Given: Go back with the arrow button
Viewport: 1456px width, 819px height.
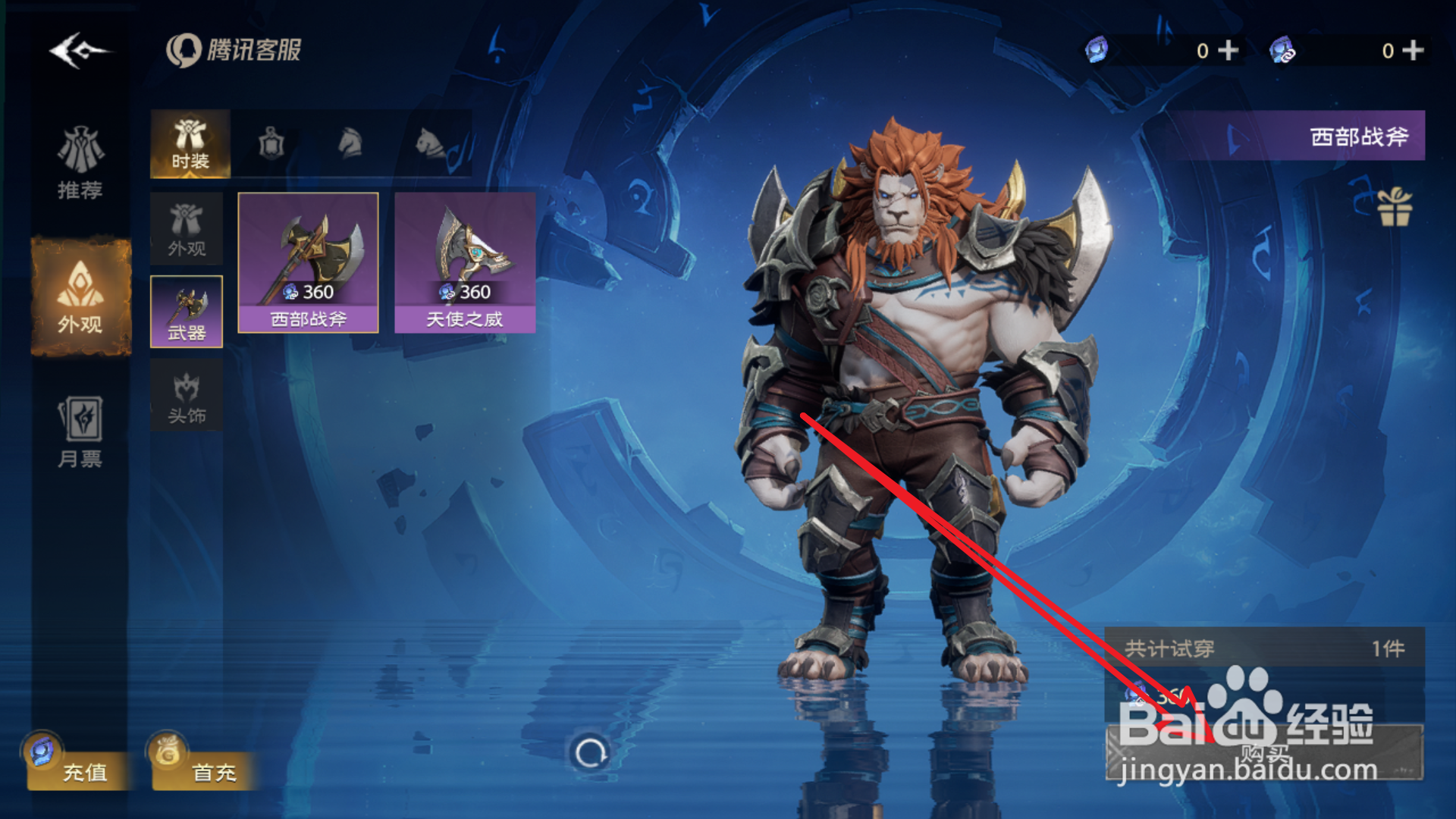Looking at the screenshot, I should [78, 51].
